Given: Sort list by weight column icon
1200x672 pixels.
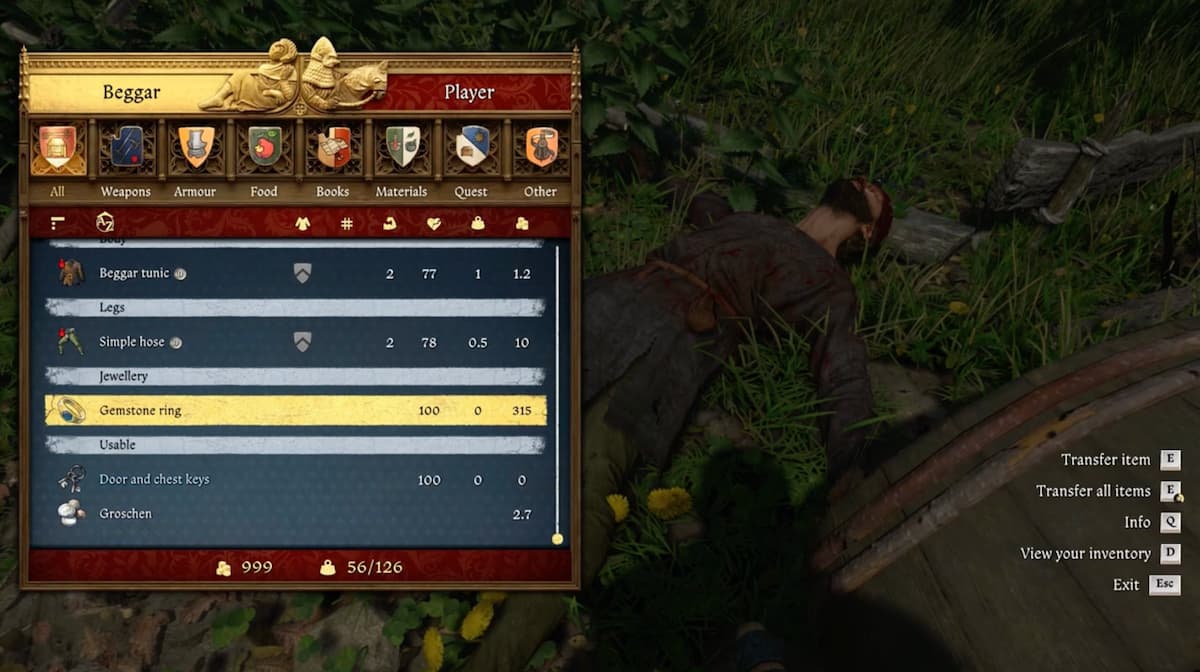Looking at the screenshot, I should click(478, 223).
